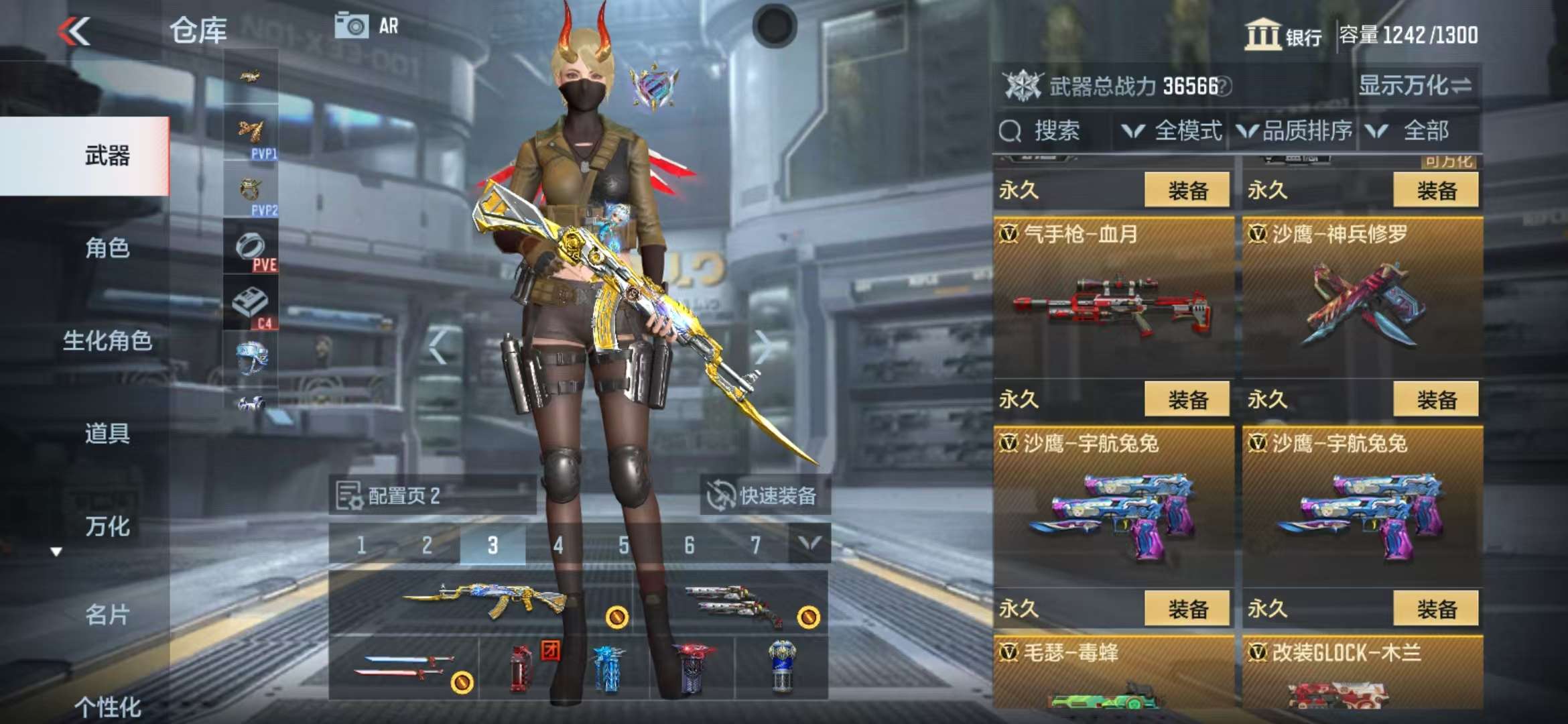
Task: Select the 道具 items tab
Action: click(107, 433)
